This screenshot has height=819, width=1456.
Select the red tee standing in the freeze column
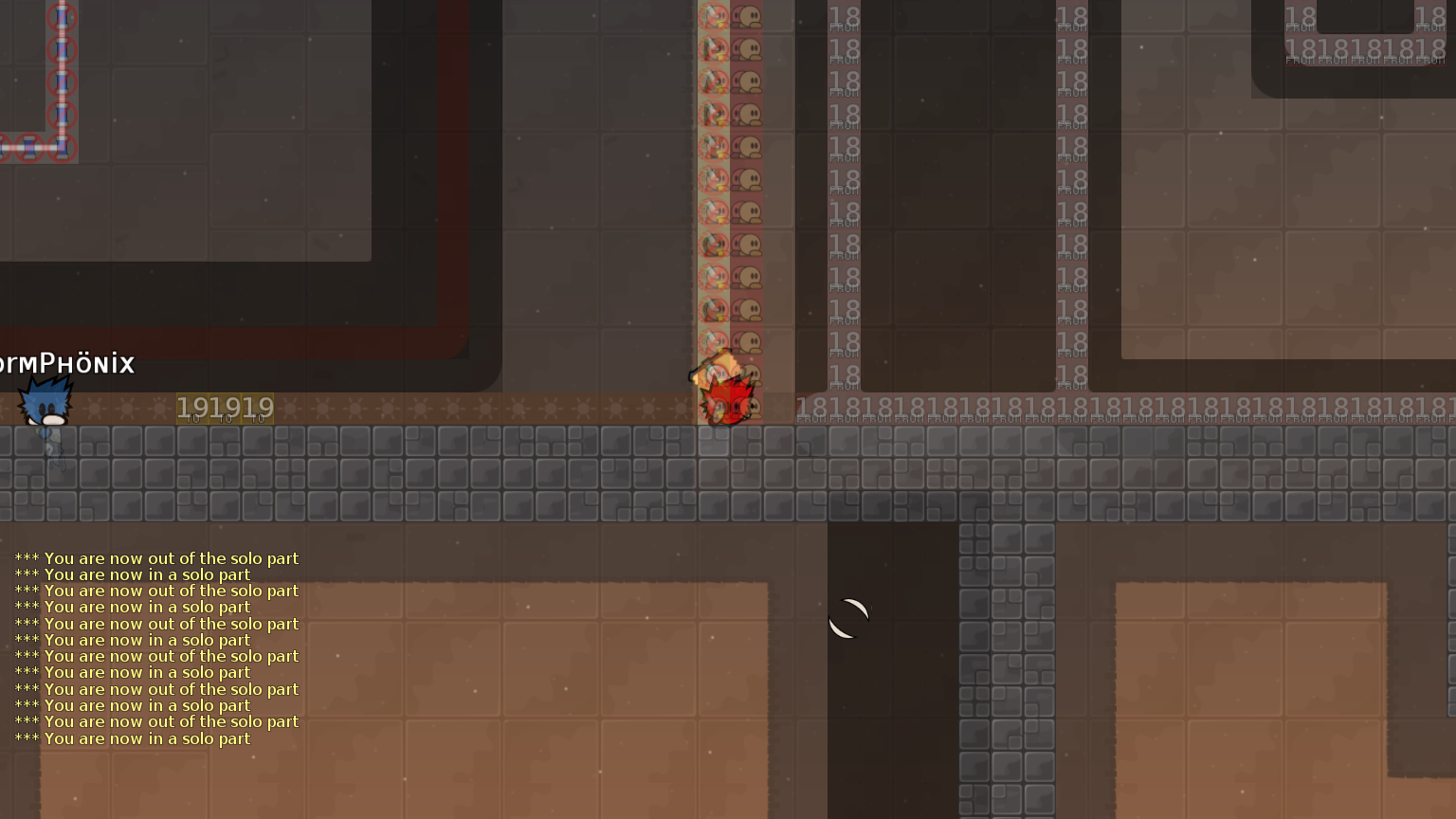pyautogui.click(x=725, y=403)
